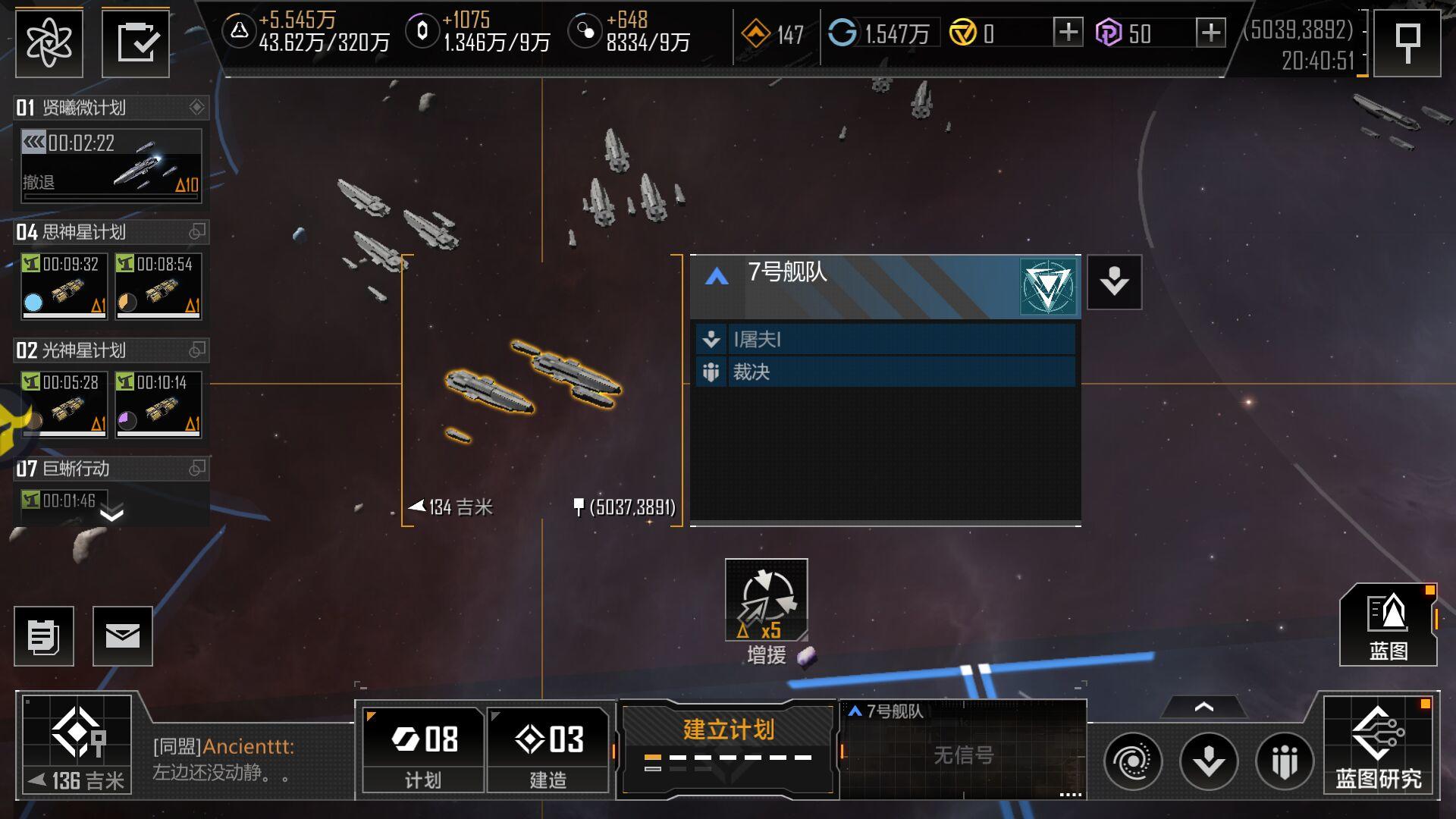The height and width of the screenshot is (819, 1456).
Task: Select the mining ship card timed 00:08:54
Action: tap(158, 286)
